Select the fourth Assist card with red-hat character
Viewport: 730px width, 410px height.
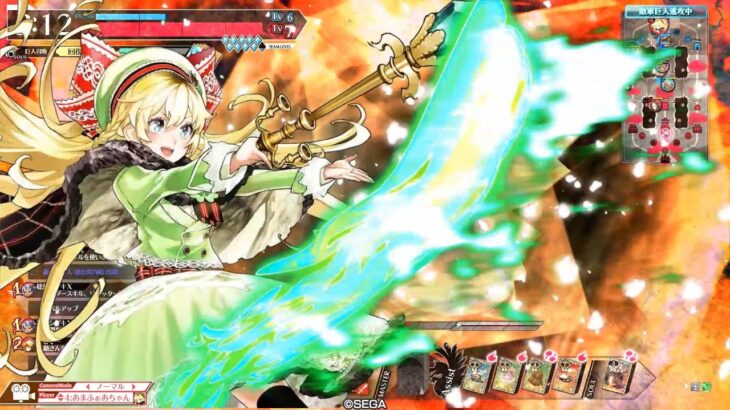point(565,376)
